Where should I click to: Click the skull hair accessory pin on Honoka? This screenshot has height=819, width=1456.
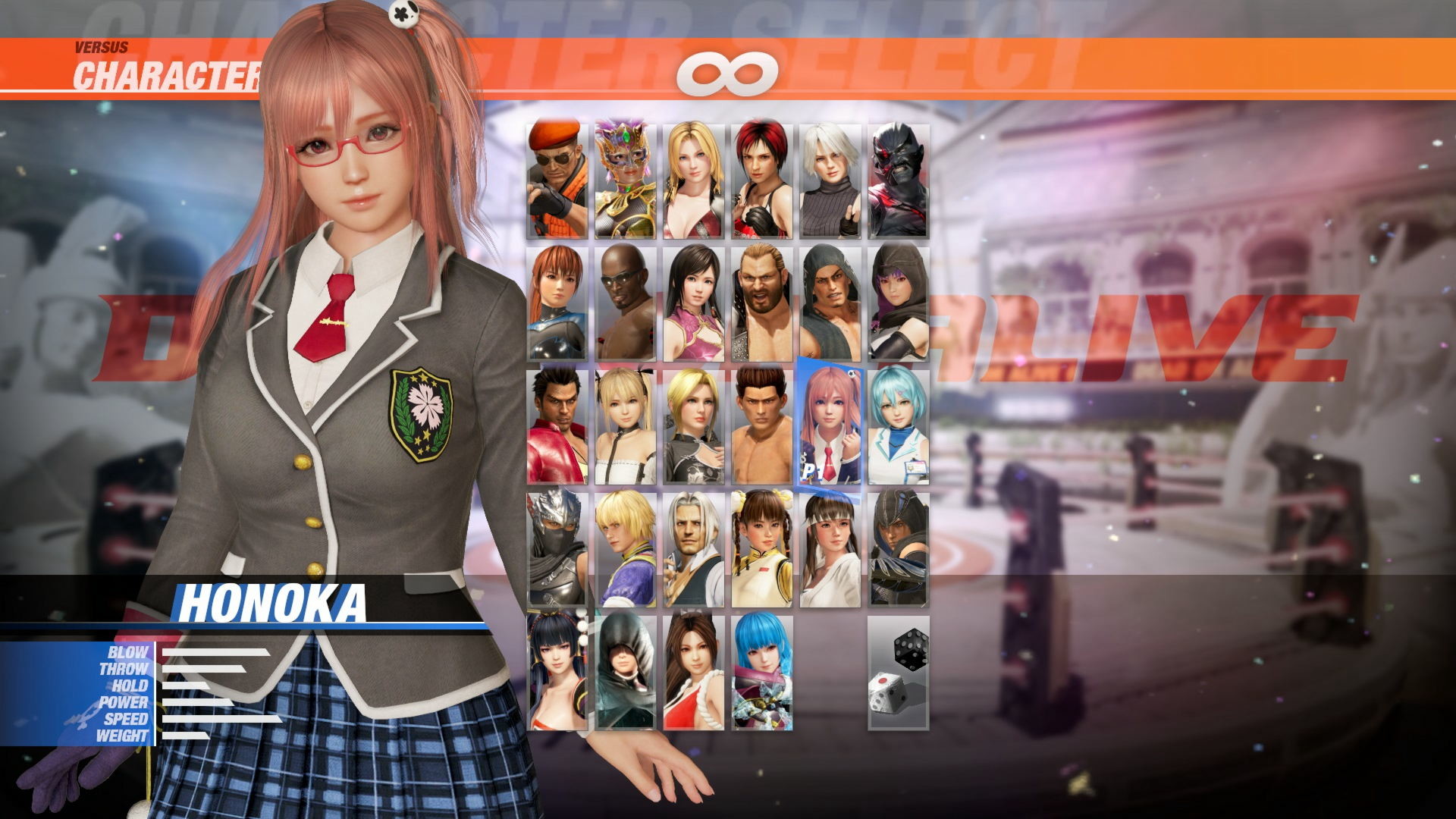coord(405,14)
